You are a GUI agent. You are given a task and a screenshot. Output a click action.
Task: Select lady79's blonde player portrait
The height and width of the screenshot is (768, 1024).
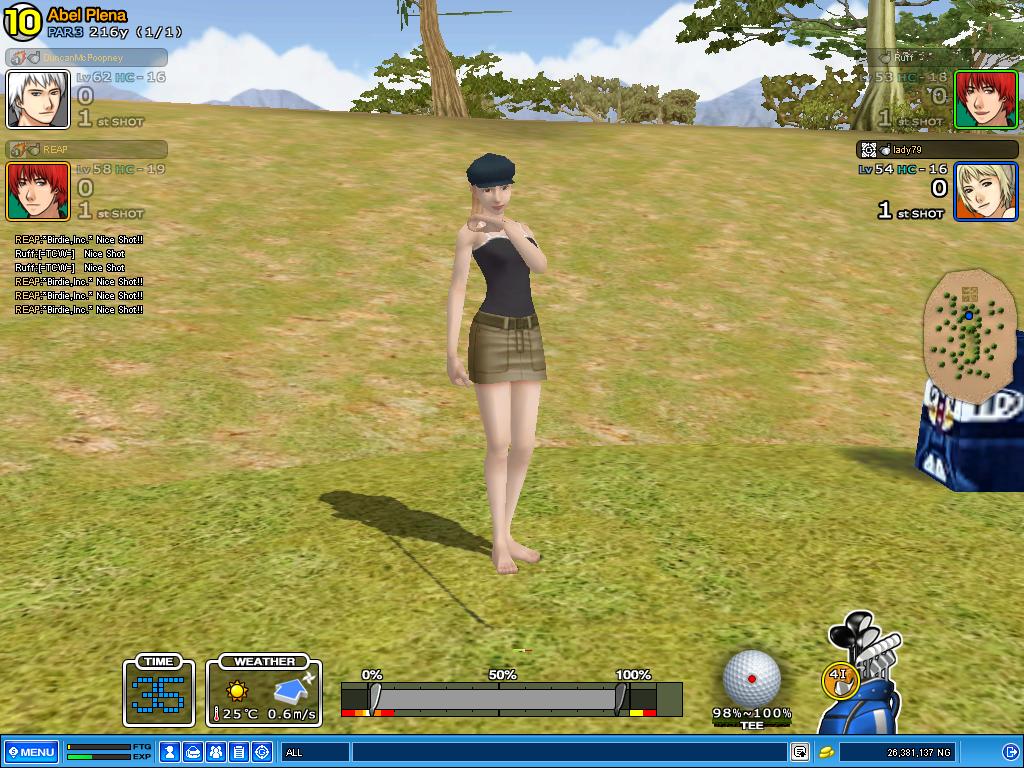[x=985, y=191]
